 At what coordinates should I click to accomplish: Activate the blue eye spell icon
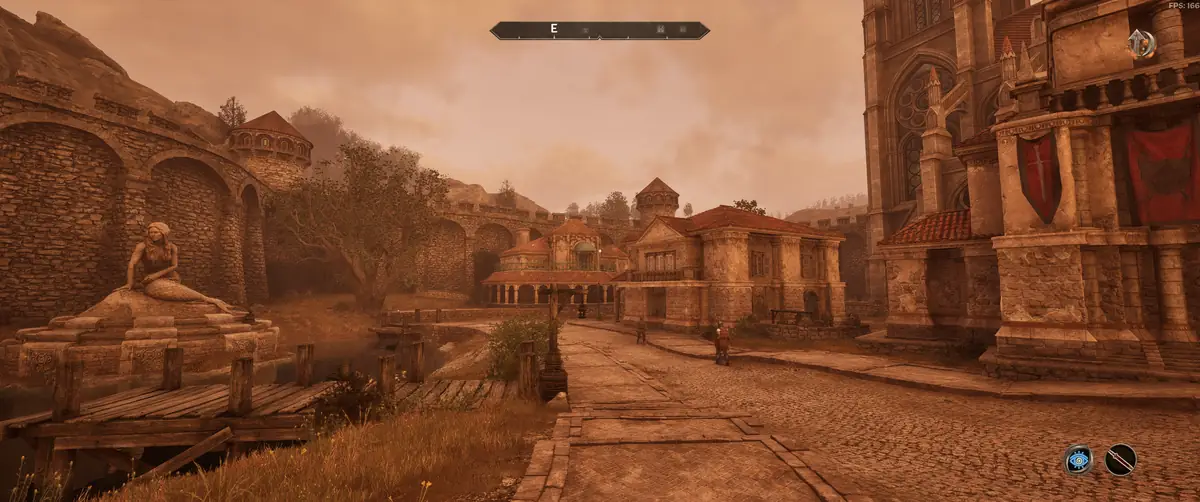pos(1078,459)
